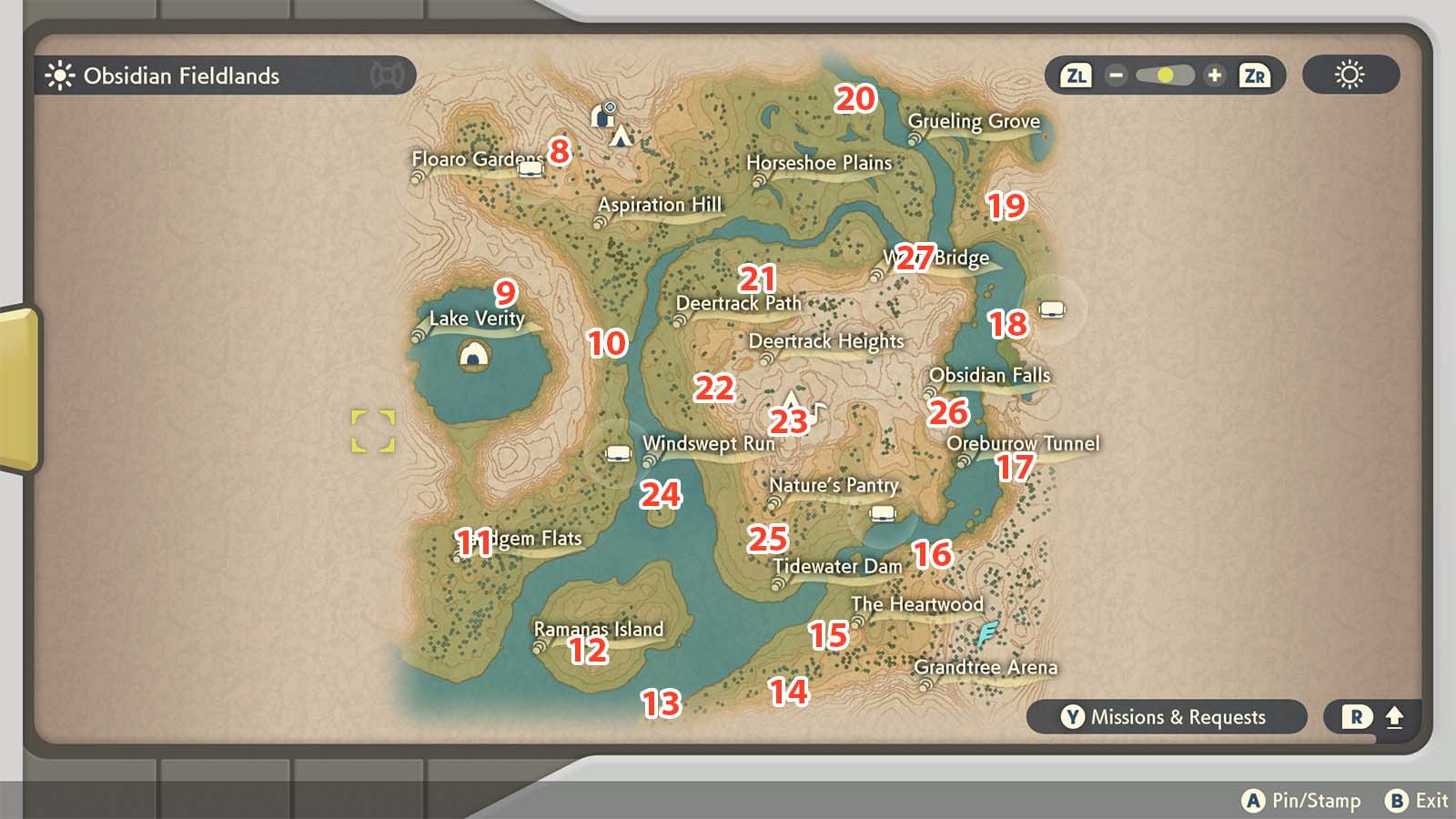Click the map zoom slider handle
The height and width of the screenshot is (819, 1456).
click(x=1166, y=76)
